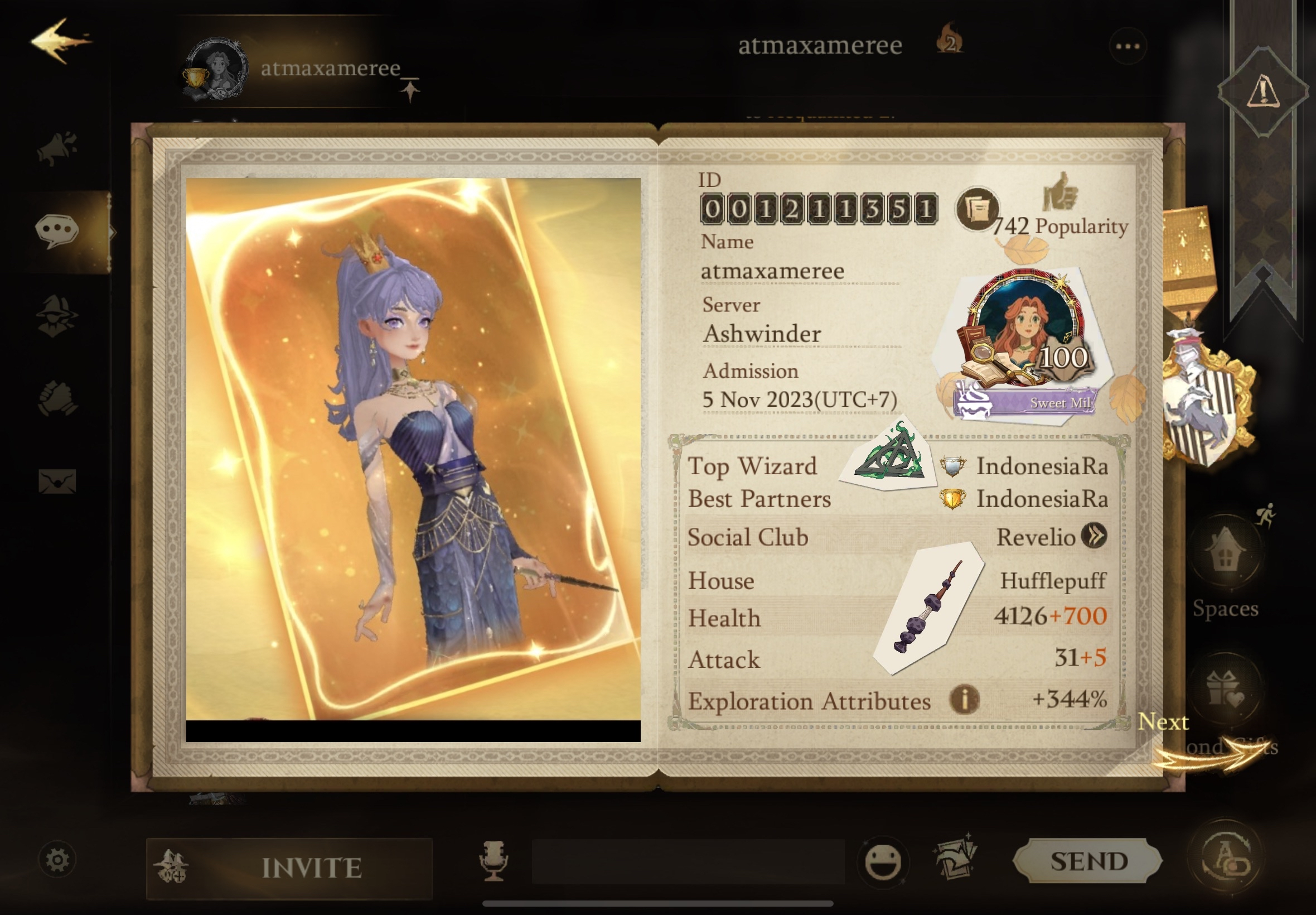Select the wizard hat tab
Image resolution: width=1316 pixels, height=915 pixels.
57,316
